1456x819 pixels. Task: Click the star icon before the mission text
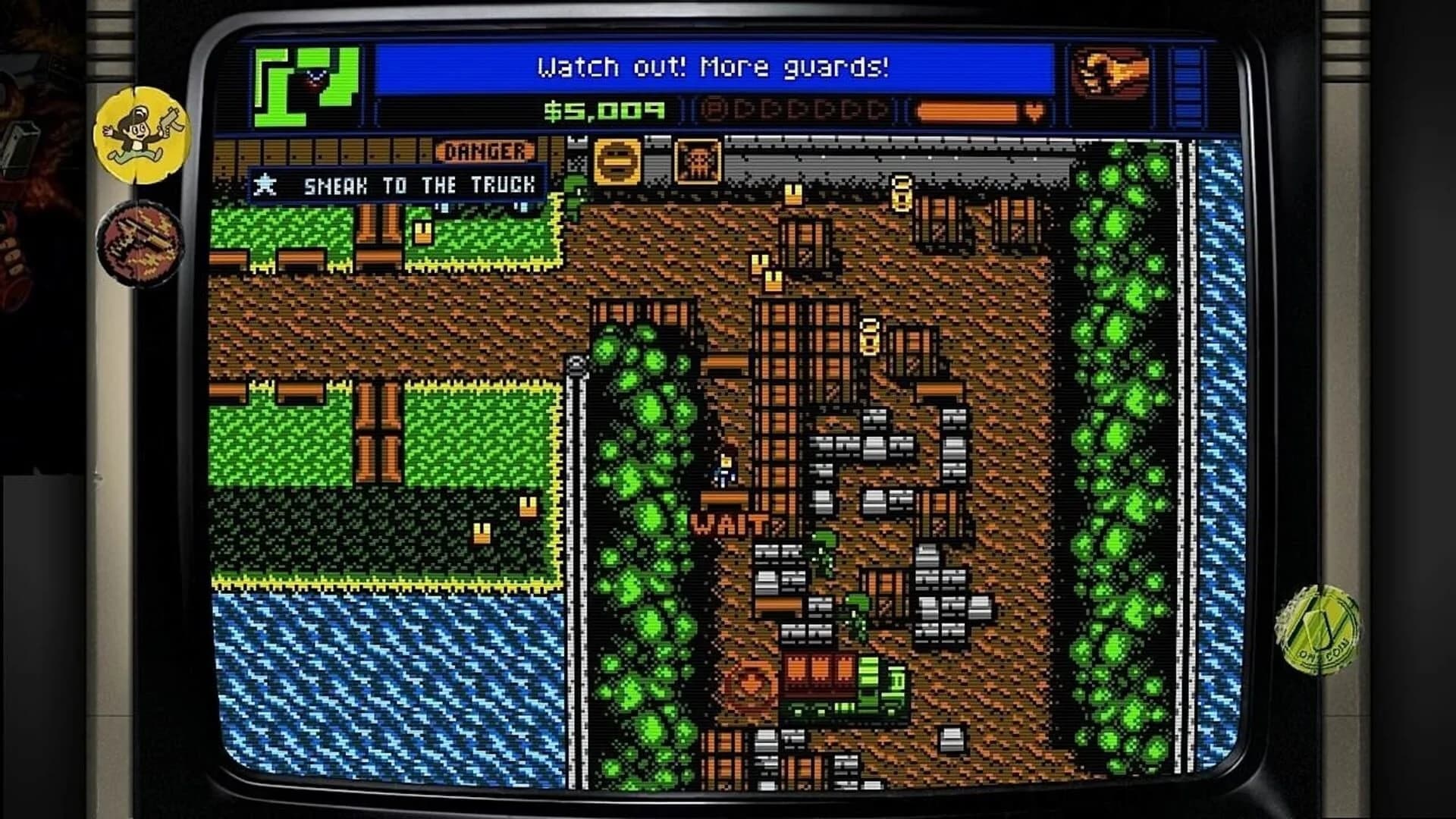(265, 184)
